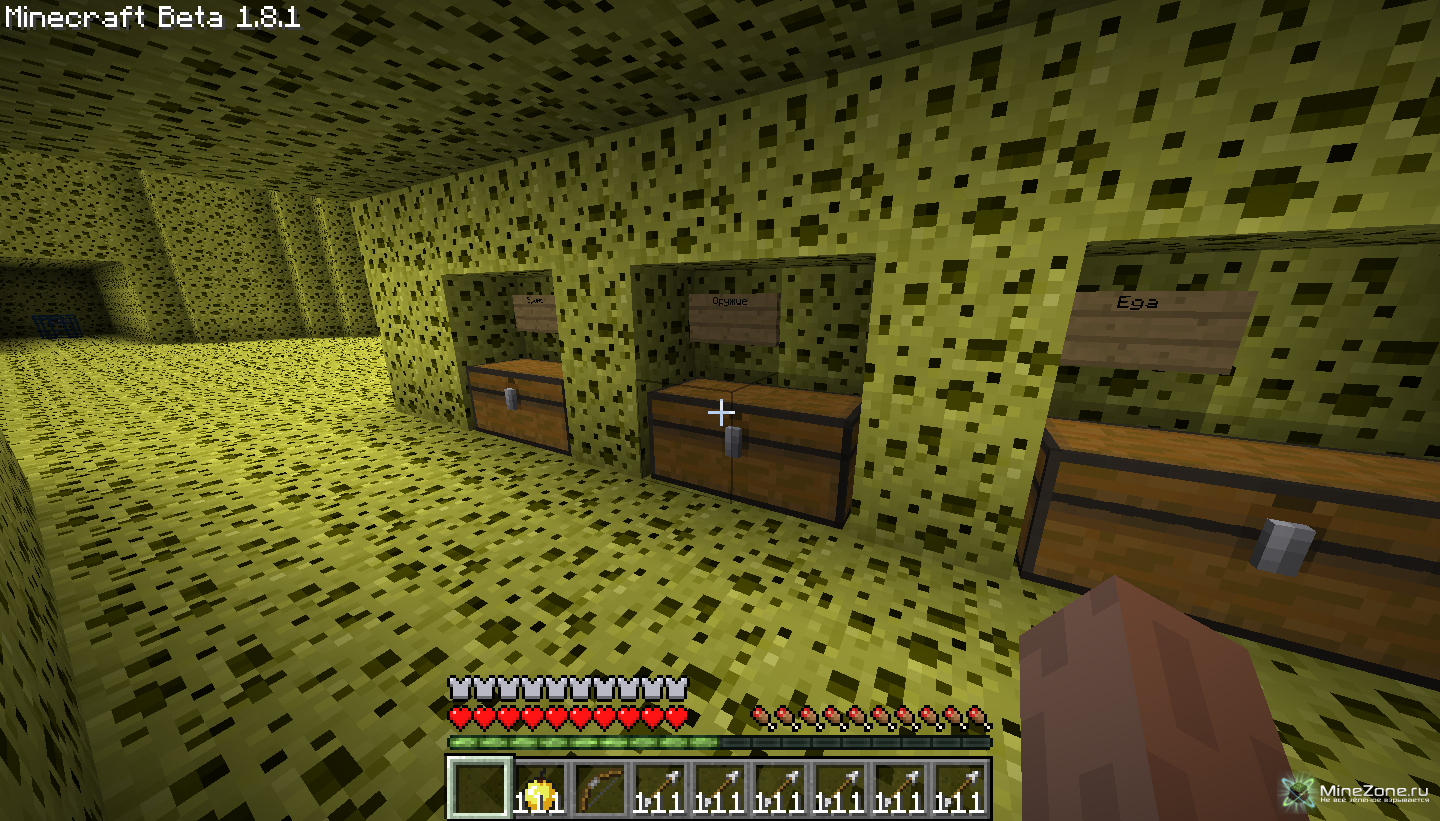Click the highlighted empty hotbar slot

[x=479, y=788]
